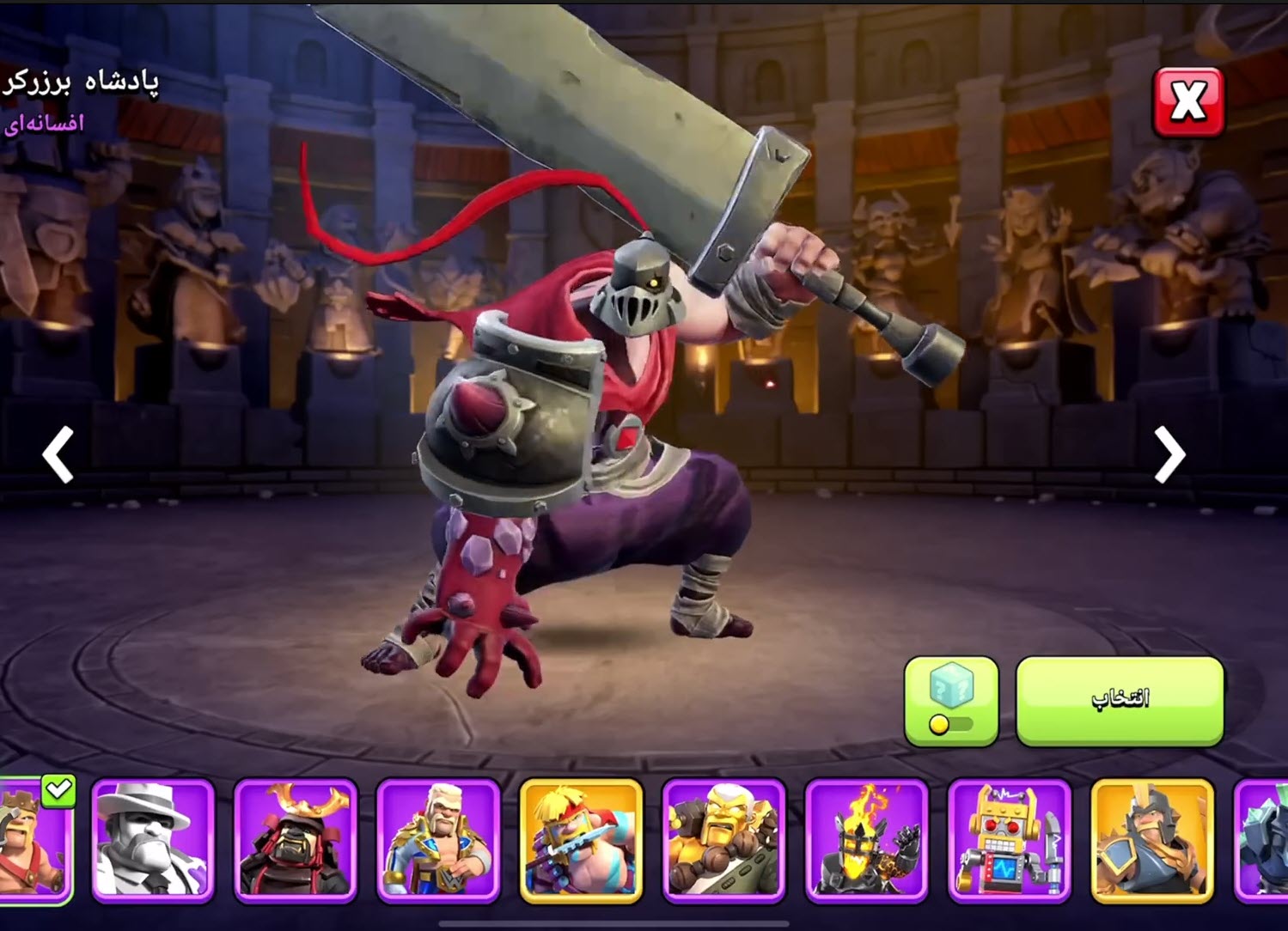Show the next skin with the right arrow
The width and height of the screenshot is (1288, 931).
pos(1169,453)
